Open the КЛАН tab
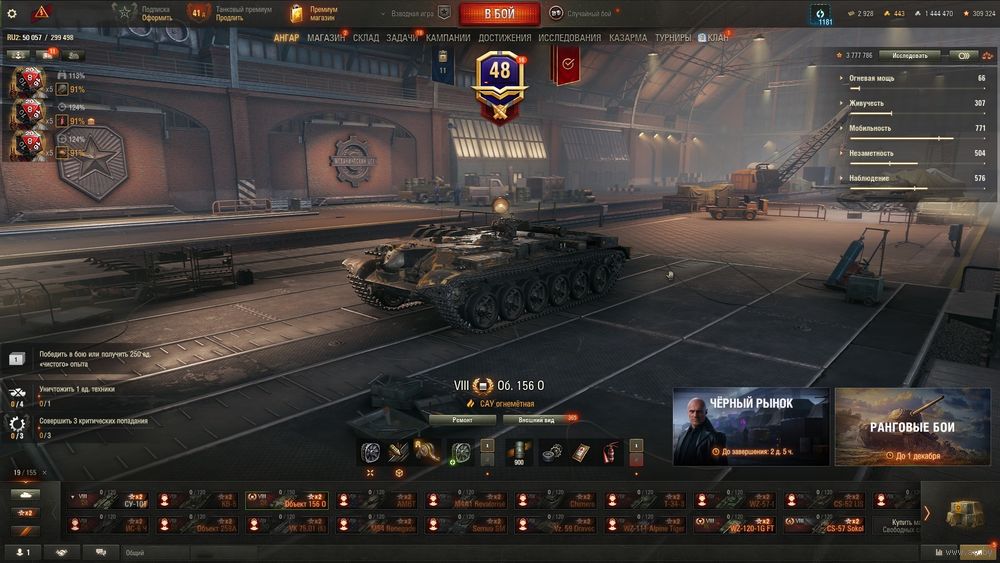This screenshot has width=1000, height=563. [718, 38]
